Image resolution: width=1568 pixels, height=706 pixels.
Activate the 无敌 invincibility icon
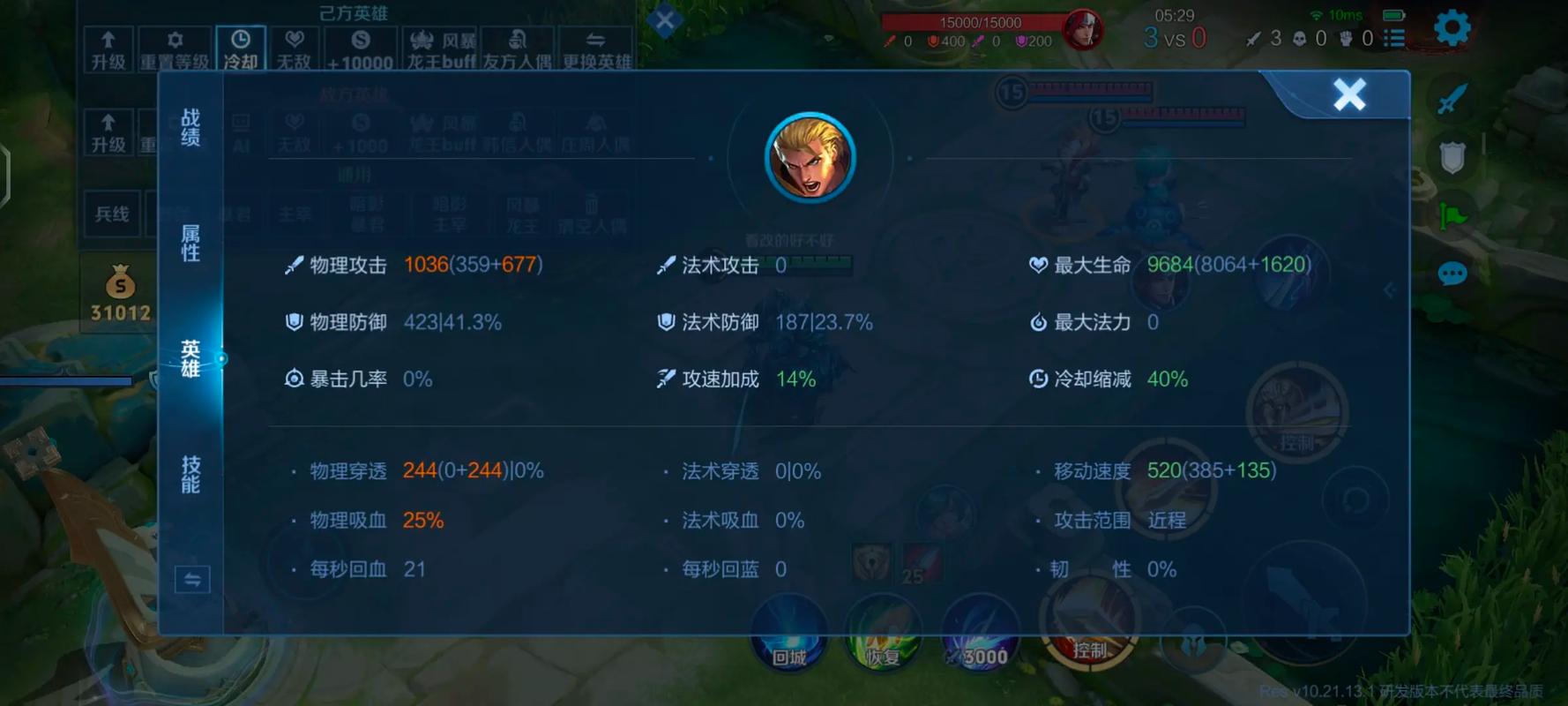click(x=295, y=46)
